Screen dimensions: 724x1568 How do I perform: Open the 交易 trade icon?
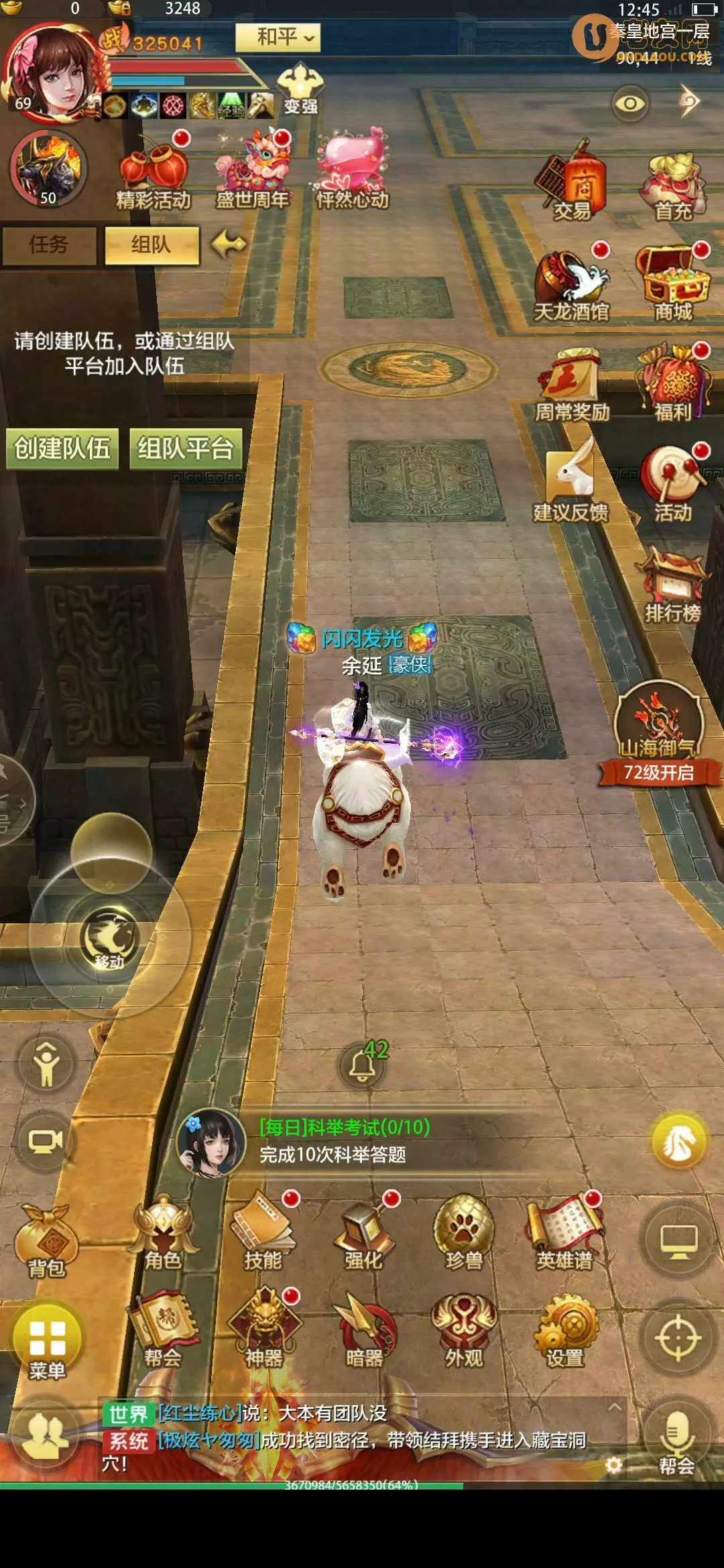[572, 182]
